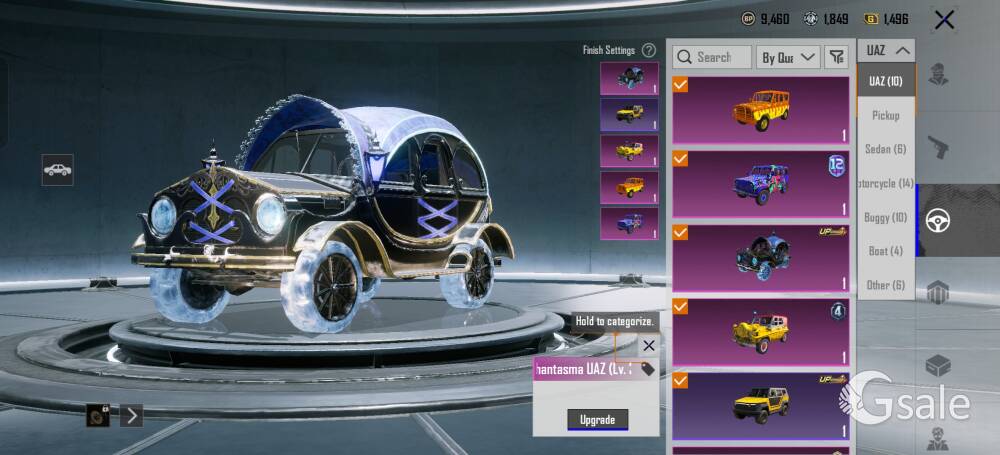This screenshot has height=455, width=1000.
Task: Choose the Pickup vehicle category
Action: 886,115
